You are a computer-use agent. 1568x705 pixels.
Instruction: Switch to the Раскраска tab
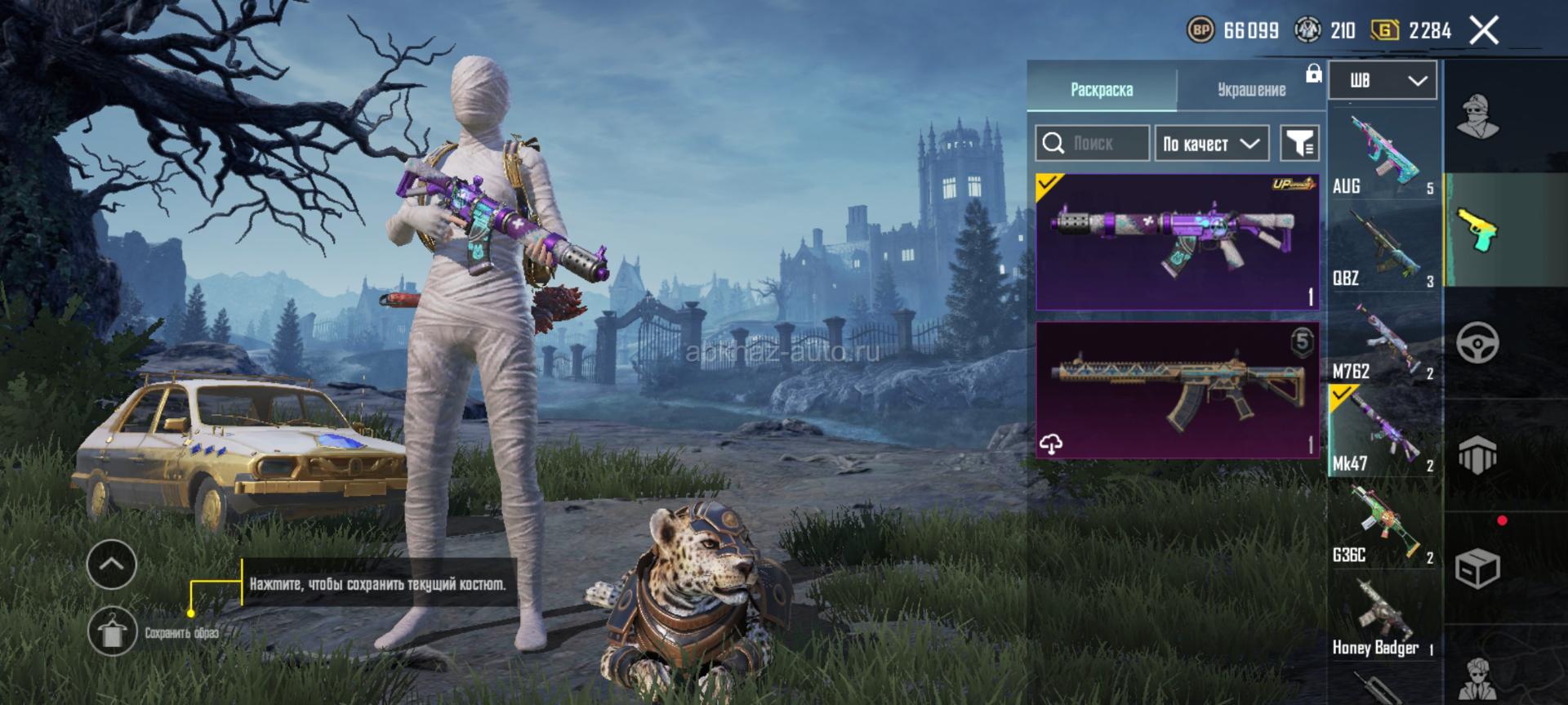1101,89
